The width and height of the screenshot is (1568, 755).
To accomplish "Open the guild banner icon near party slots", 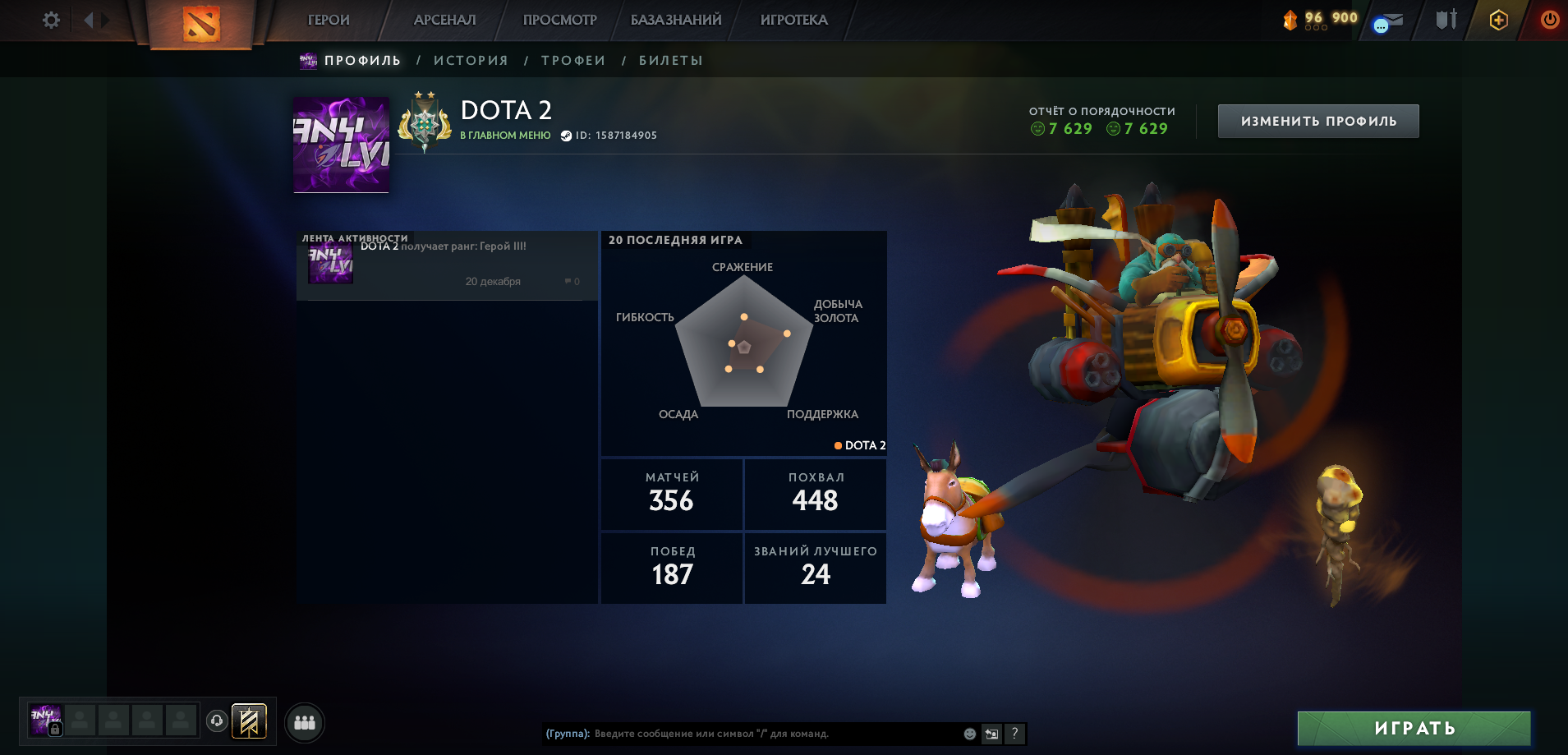I will [x=249, y=721].
